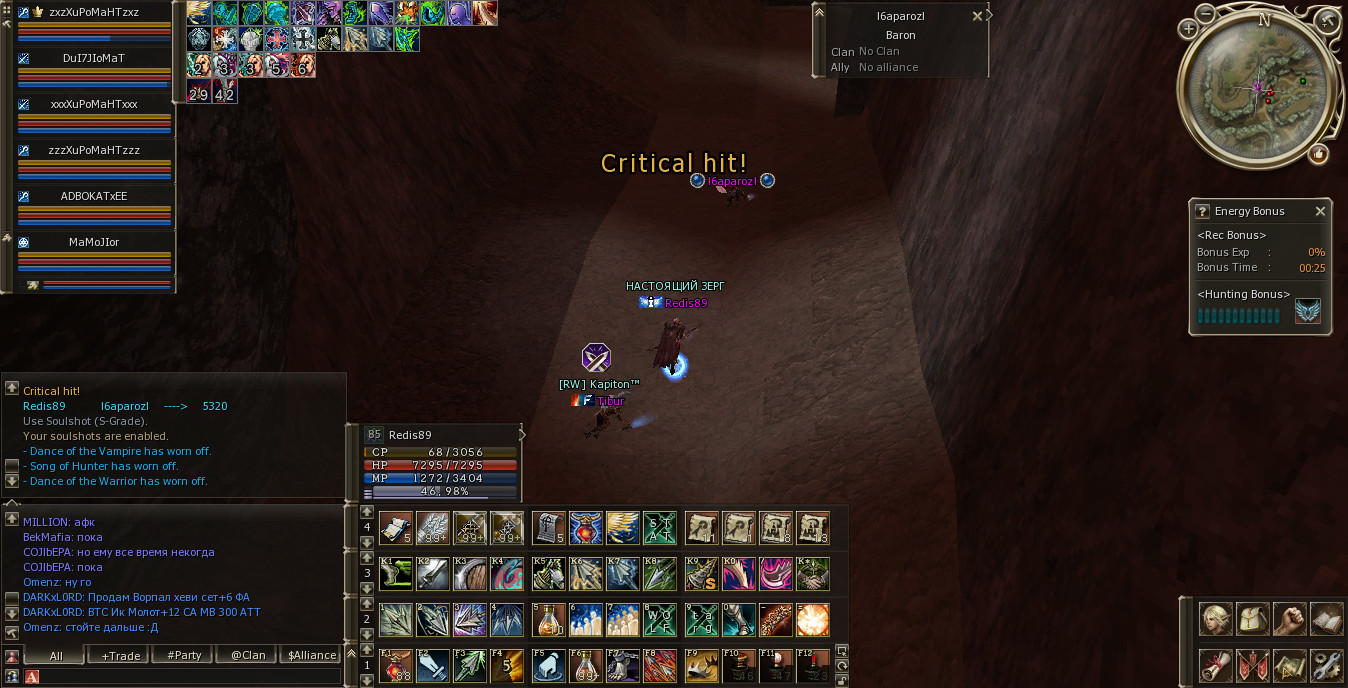The height and width of the screenshot is (688, 1348).
Task: Click the chat input field
Action: 190,677
